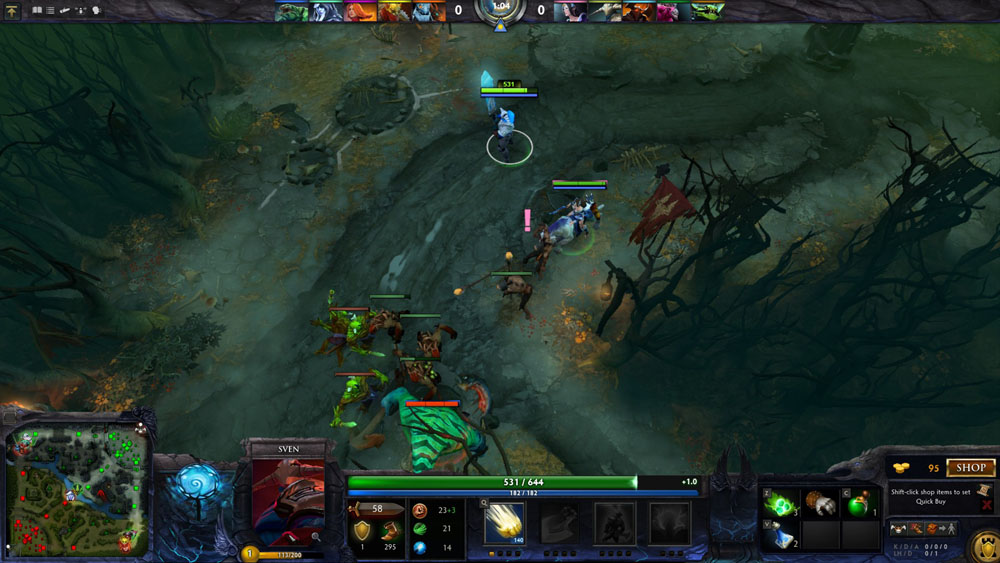Clear quick buy with red X
This screenshot has width=1000, height=563.
[x=987, y=506]
